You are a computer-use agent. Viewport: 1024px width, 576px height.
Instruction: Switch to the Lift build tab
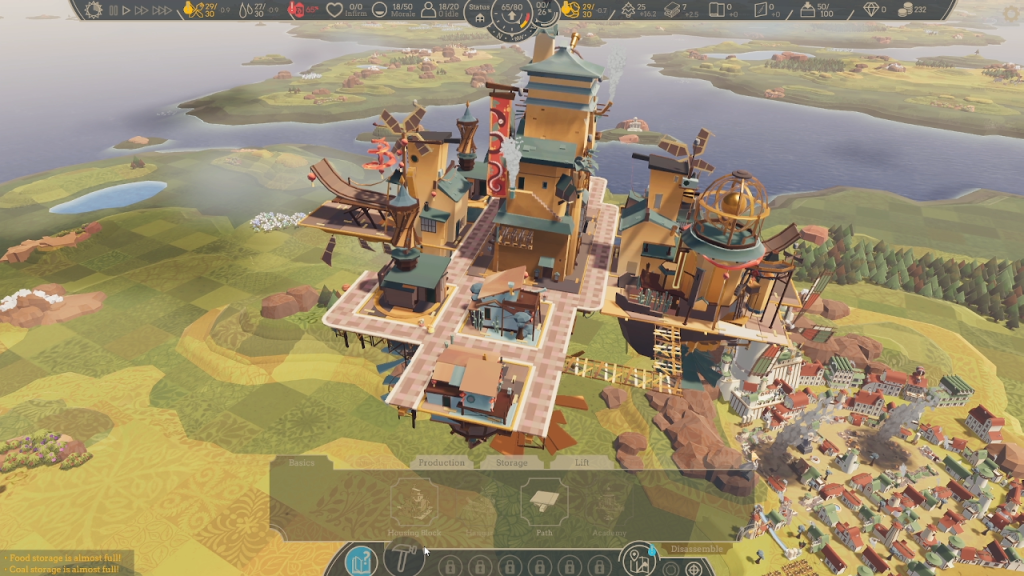(x=582, y=463)
